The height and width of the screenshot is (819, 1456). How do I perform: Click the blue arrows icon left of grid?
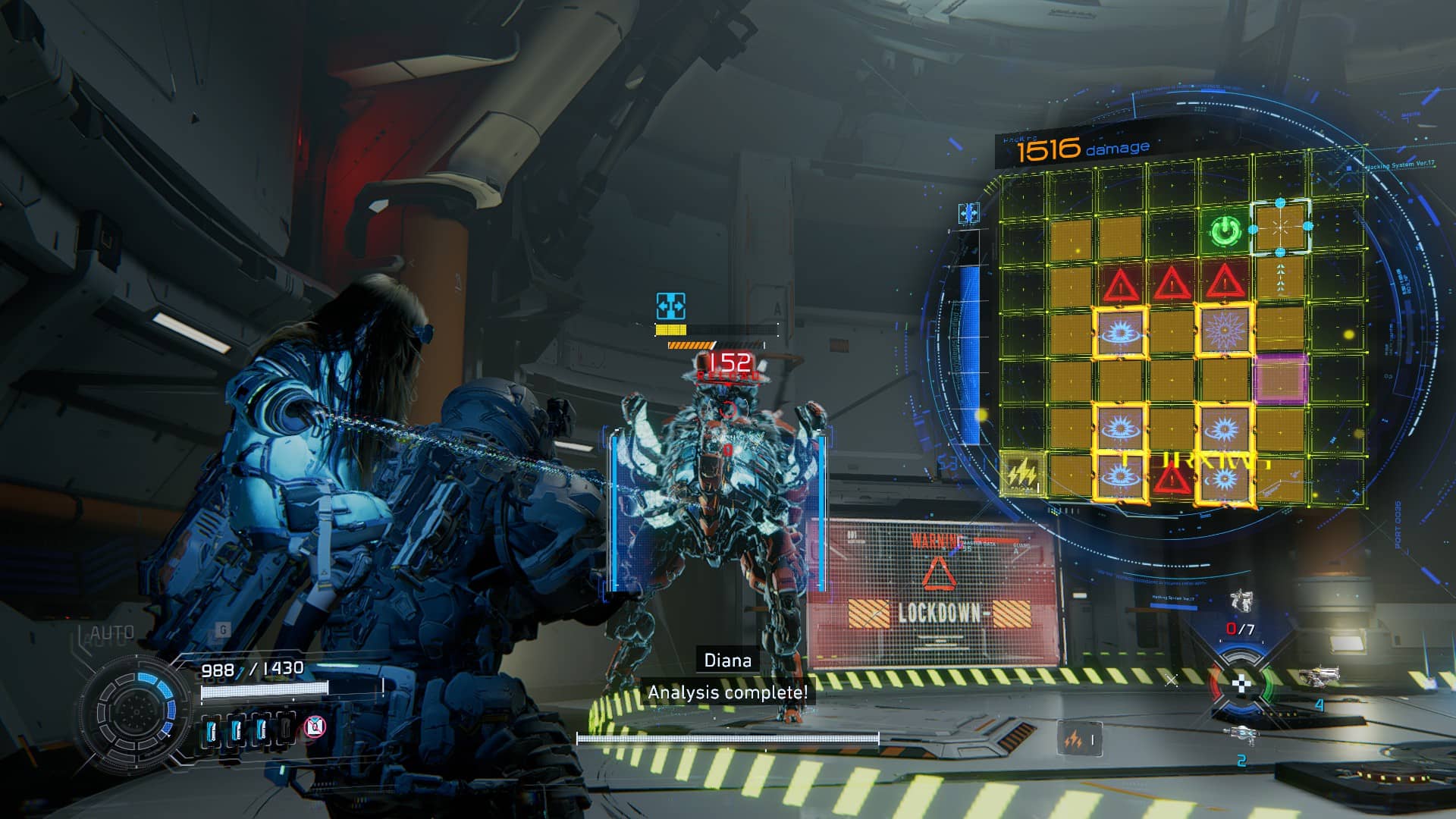968,215
